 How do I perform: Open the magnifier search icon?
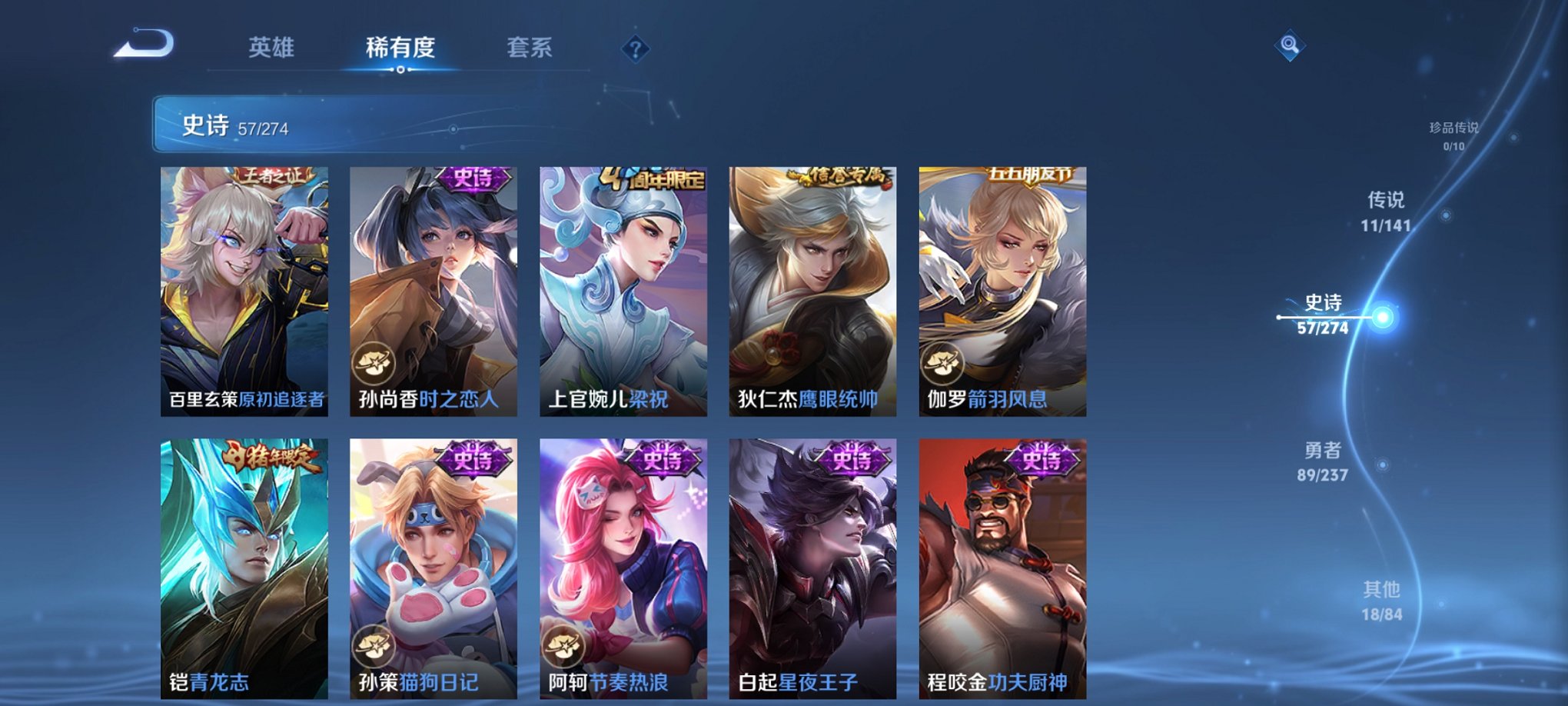coord(1291,46)
